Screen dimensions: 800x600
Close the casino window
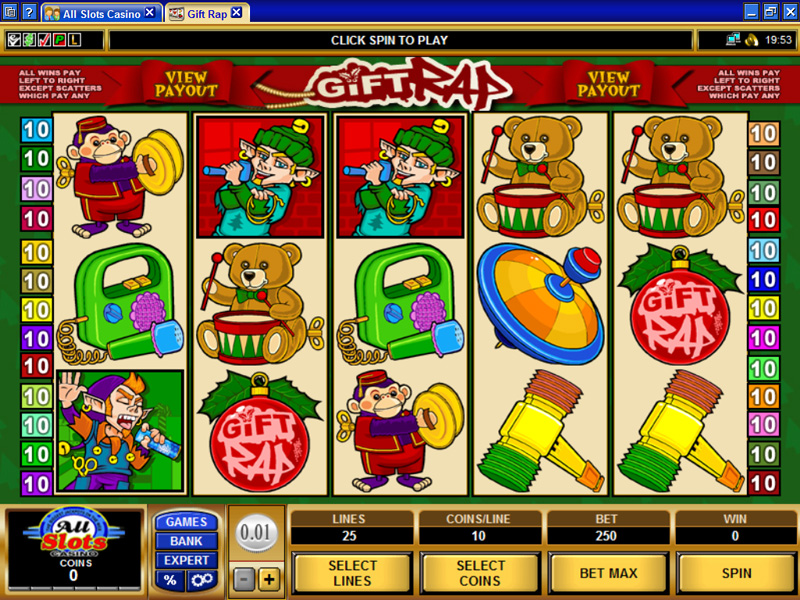789,12
